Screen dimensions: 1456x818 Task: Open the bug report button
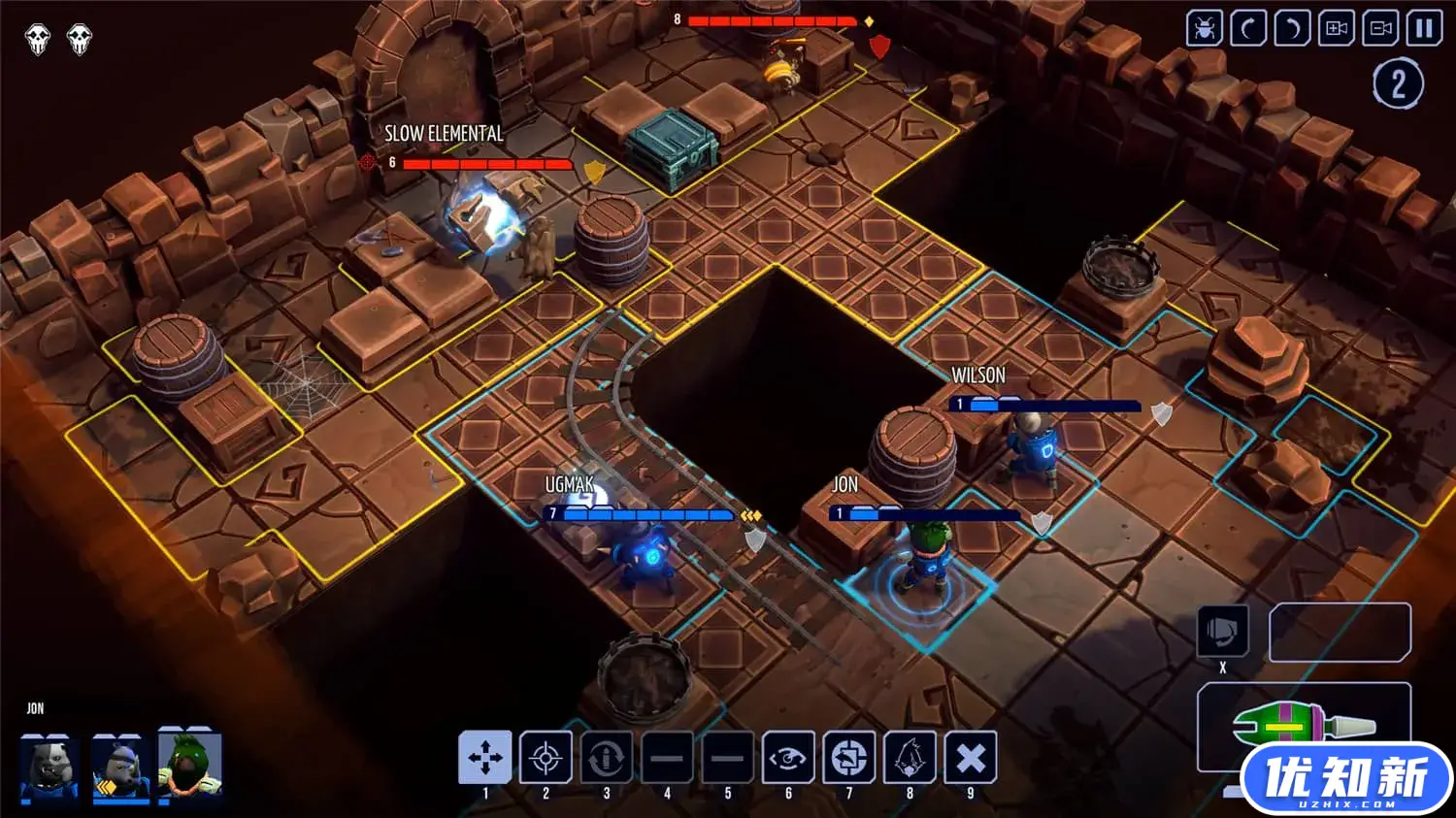1205,28
